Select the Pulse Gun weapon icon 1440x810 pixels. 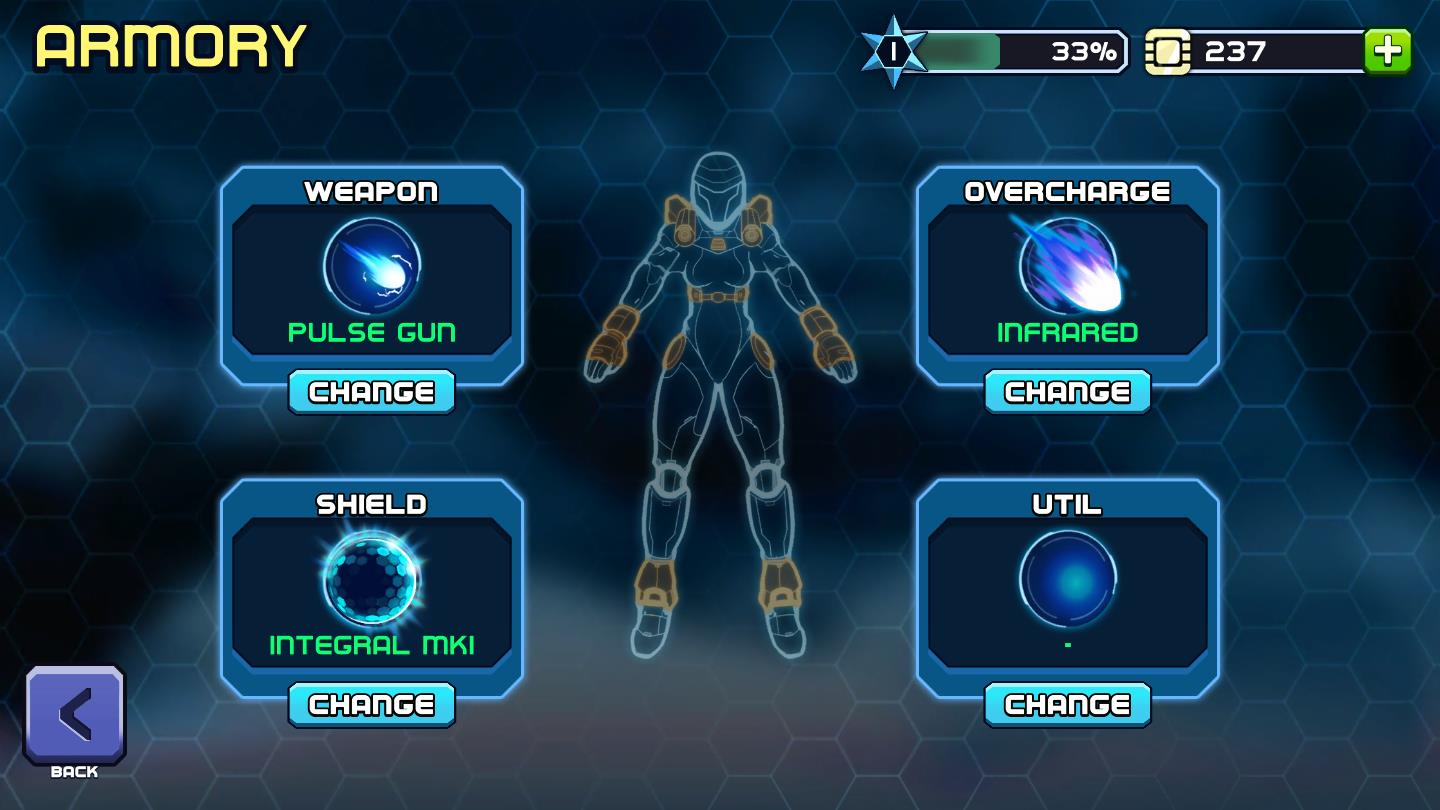(x=372, y=267)
